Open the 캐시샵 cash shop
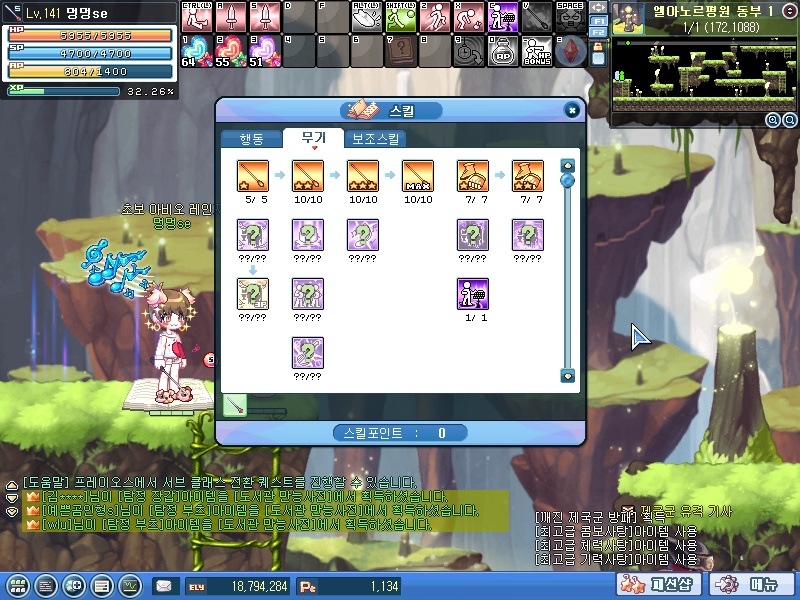Viewport: 800px width, 600px height. (x=674, y=584)
